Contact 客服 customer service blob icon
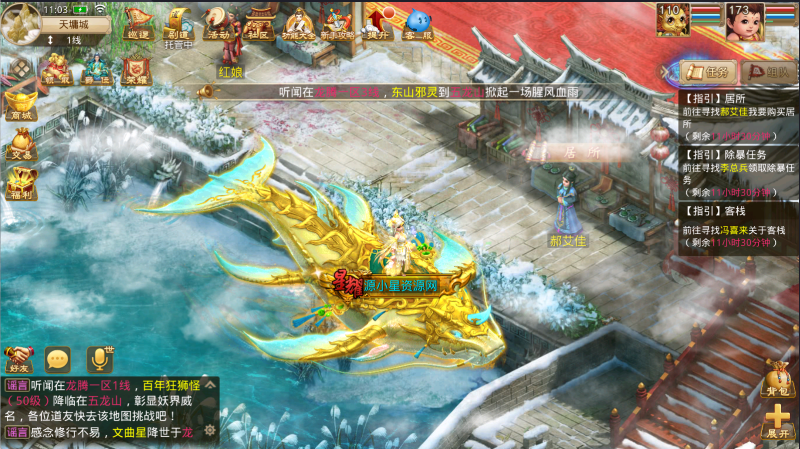 (418, 20)
